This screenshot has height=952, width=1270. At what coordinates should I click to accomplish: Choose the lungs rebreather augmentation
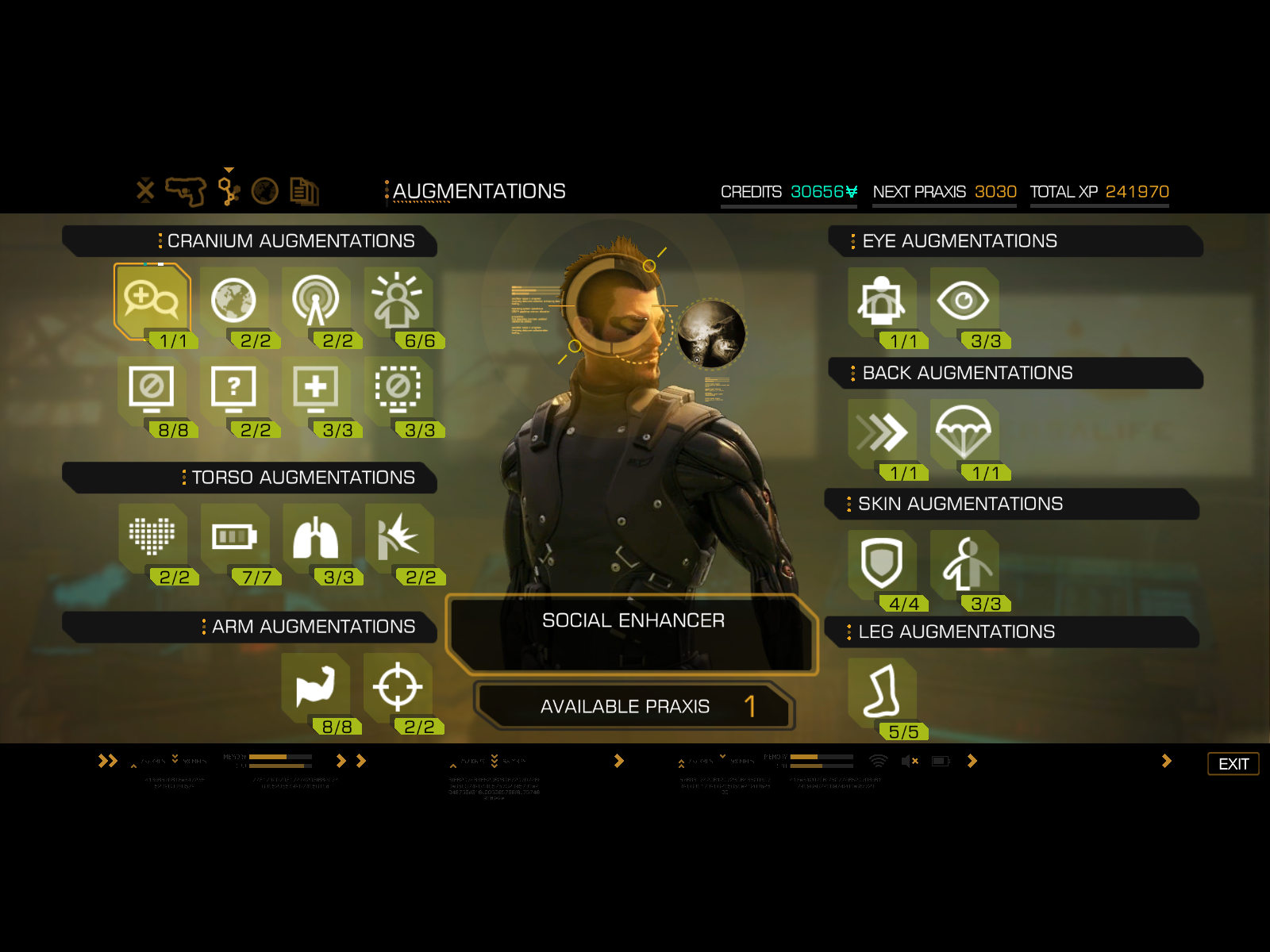pos(316,537)
